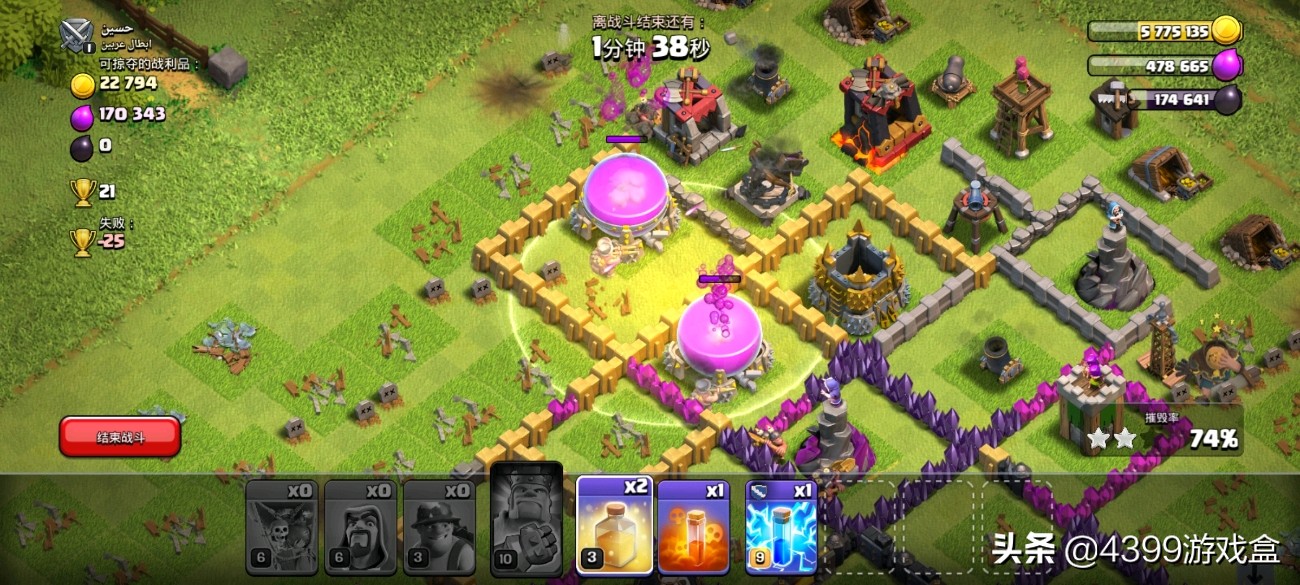Select the Barbarian King hero card

[x=526, y=520]
